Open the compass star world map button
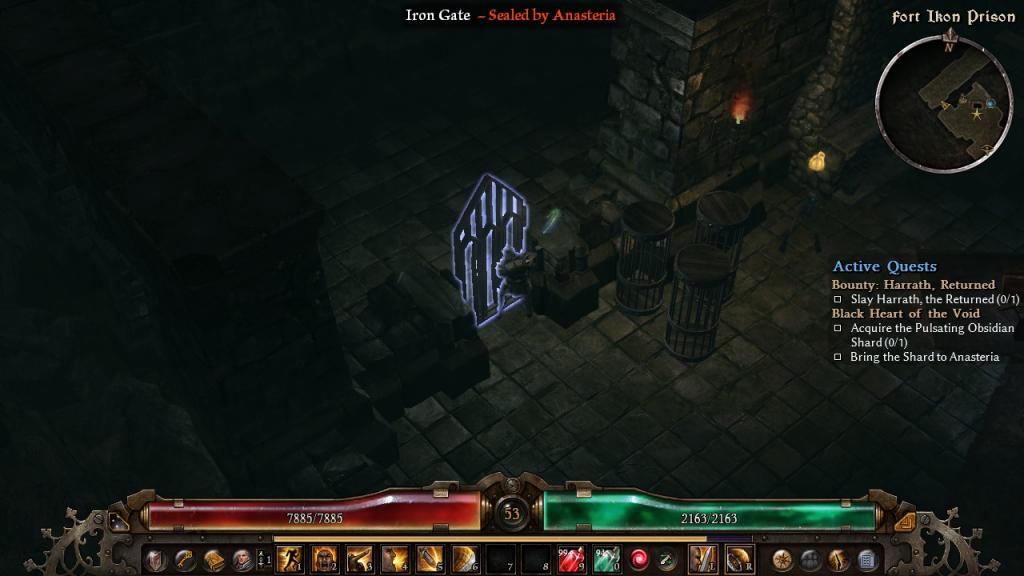Viewport: 1024px width, 576px height. pyautogui.click(x=783, y=560)
